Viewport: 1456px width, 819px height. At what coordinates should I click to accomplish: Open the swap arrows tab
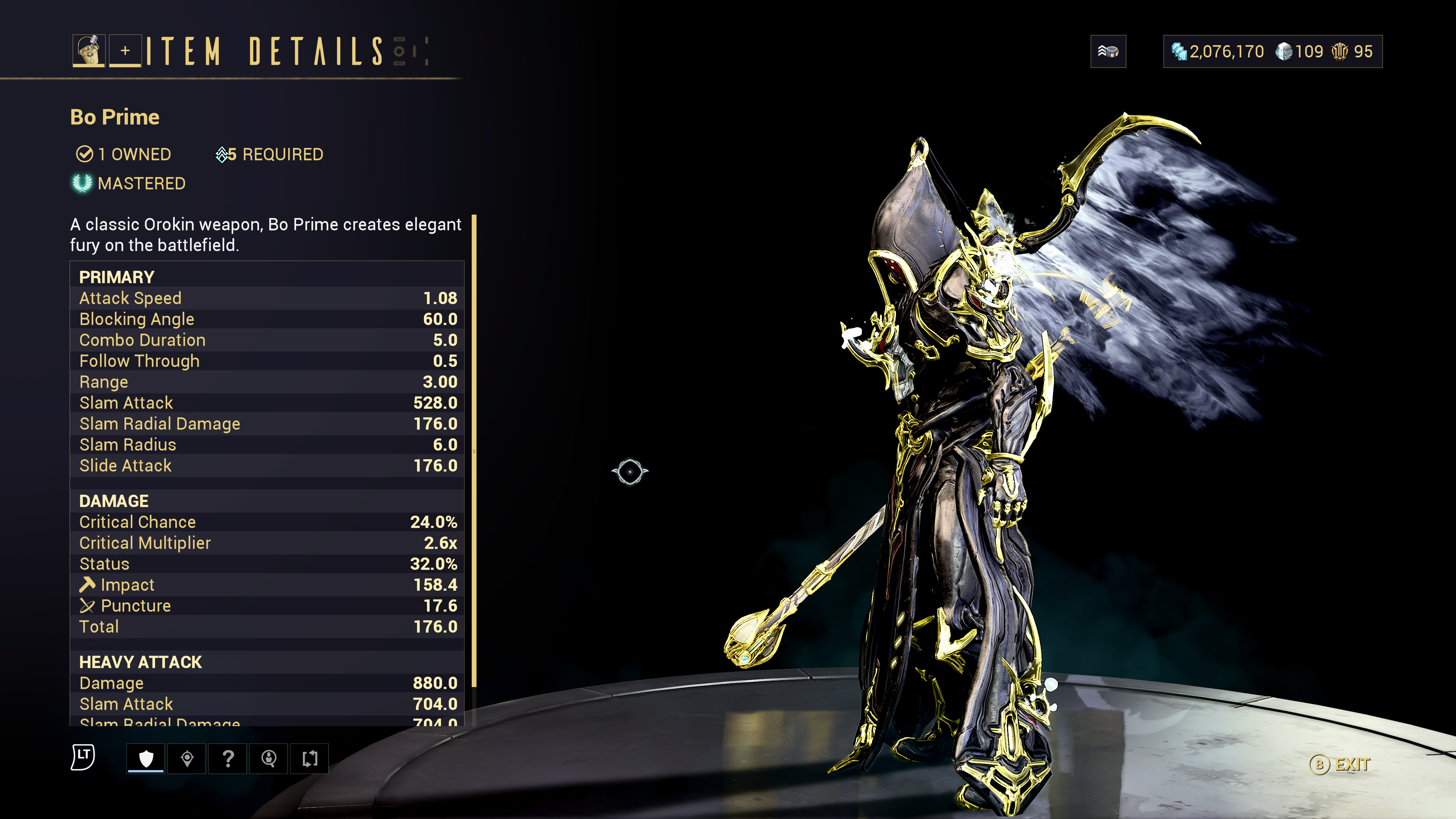tap(310, 758)
